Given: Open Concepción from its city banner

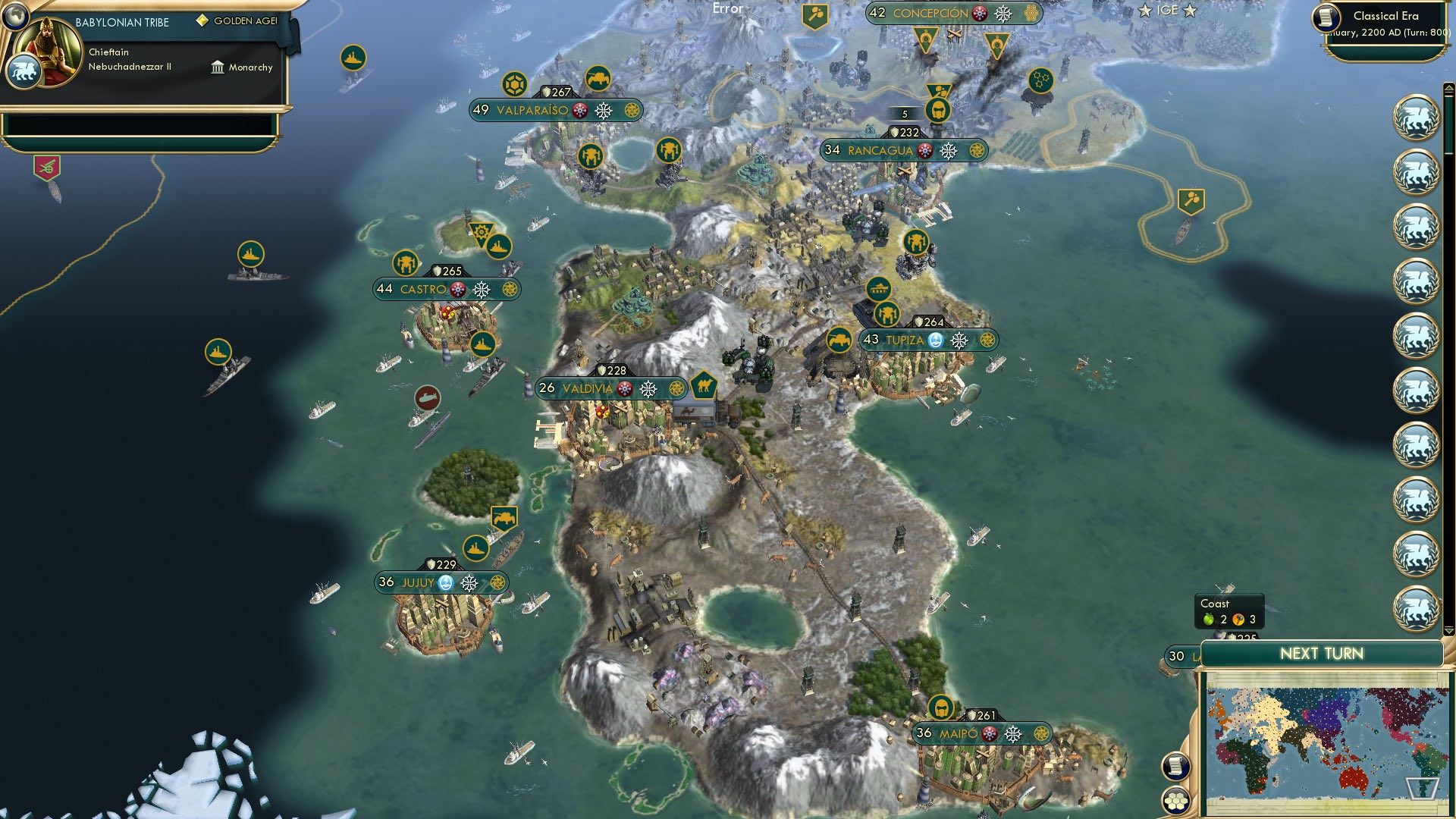Looking at the screenshot, I should point(930,13).
